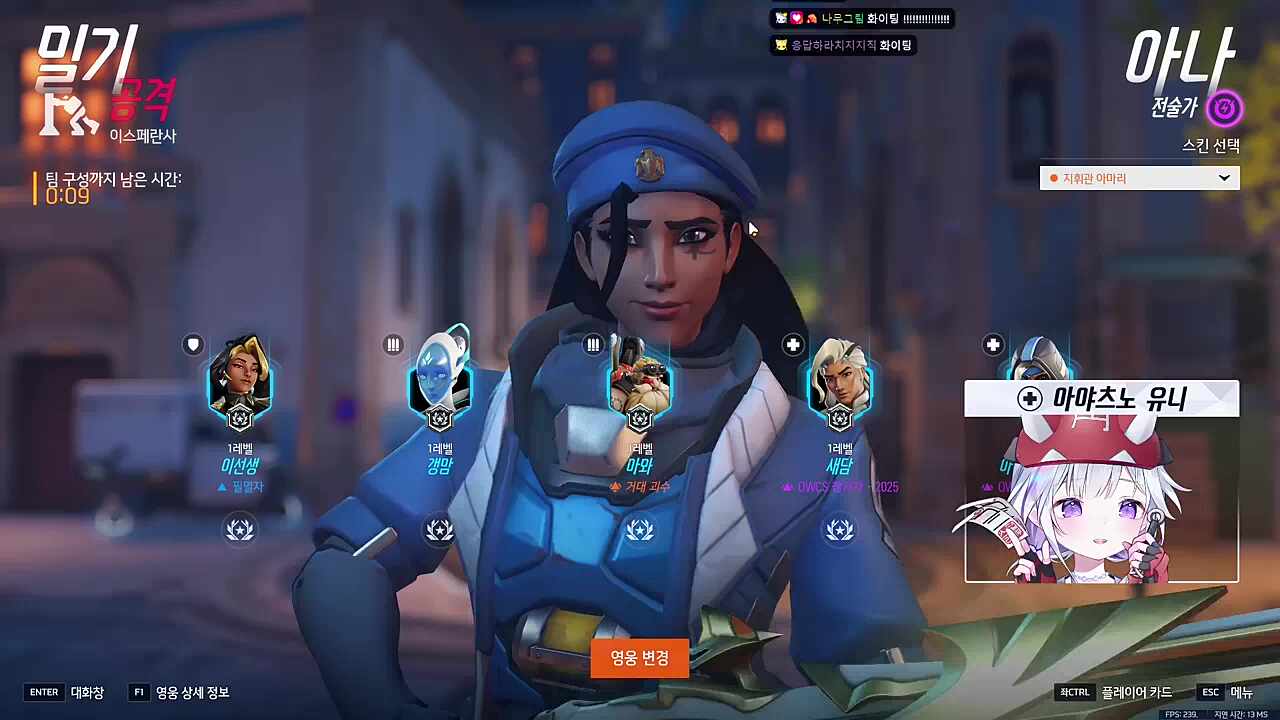Click the endorsement emblem below 이선생

point(240,529)
